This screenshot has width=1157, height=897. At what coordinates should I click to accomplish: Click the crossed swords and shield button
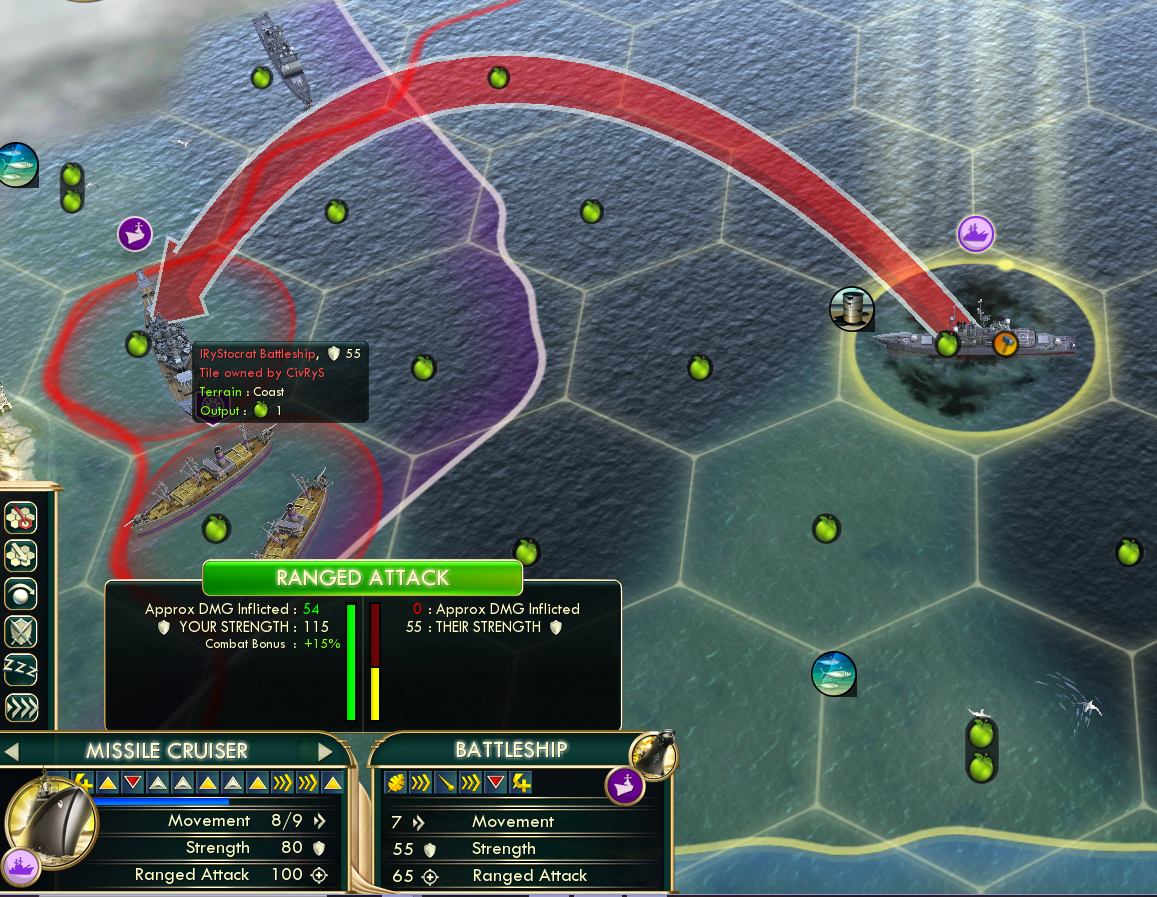pos(21,630)
